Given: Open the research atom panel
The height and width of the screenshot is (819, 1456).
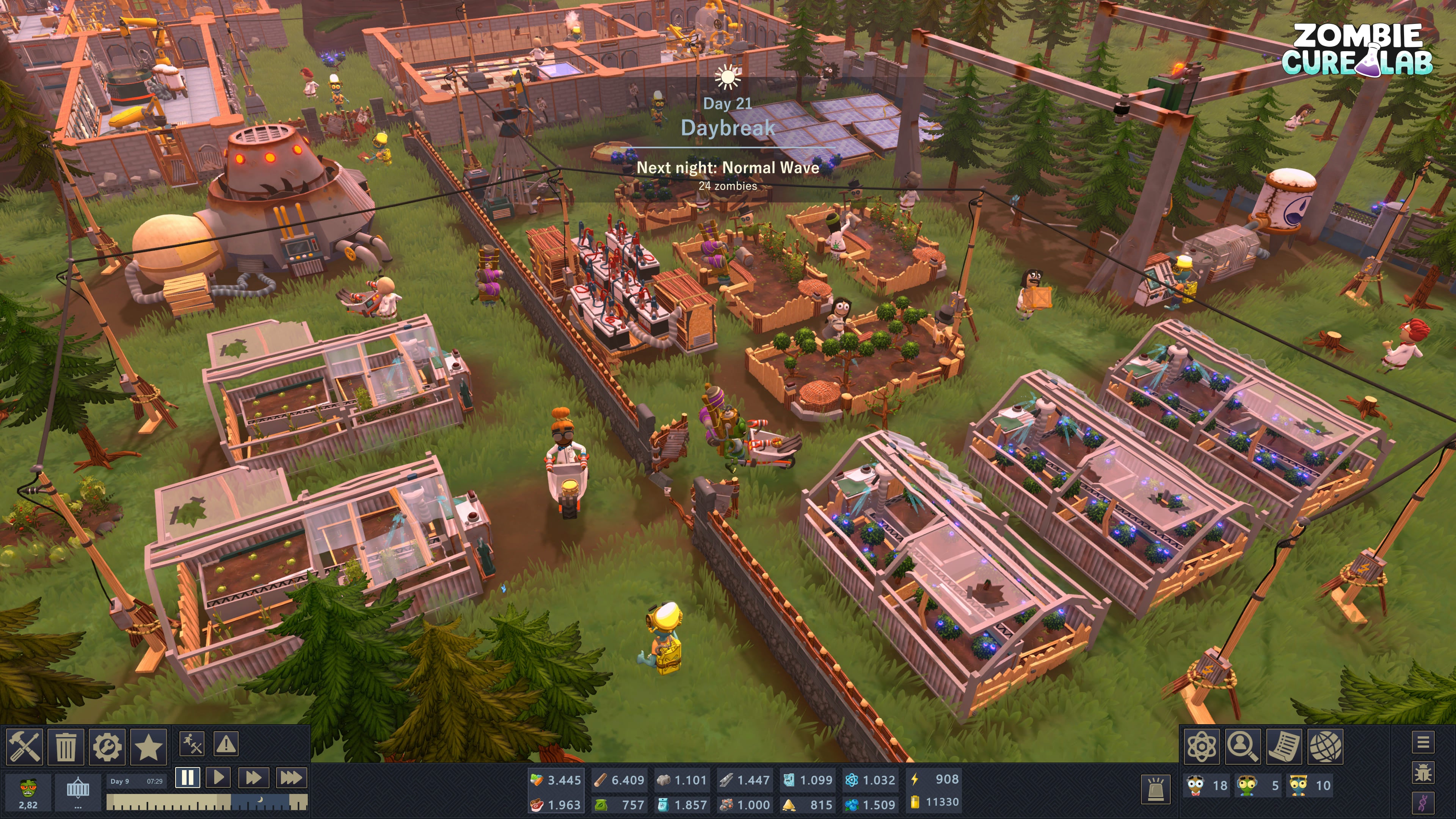Looking at the screenshot, I should [x=1202, y=747].
